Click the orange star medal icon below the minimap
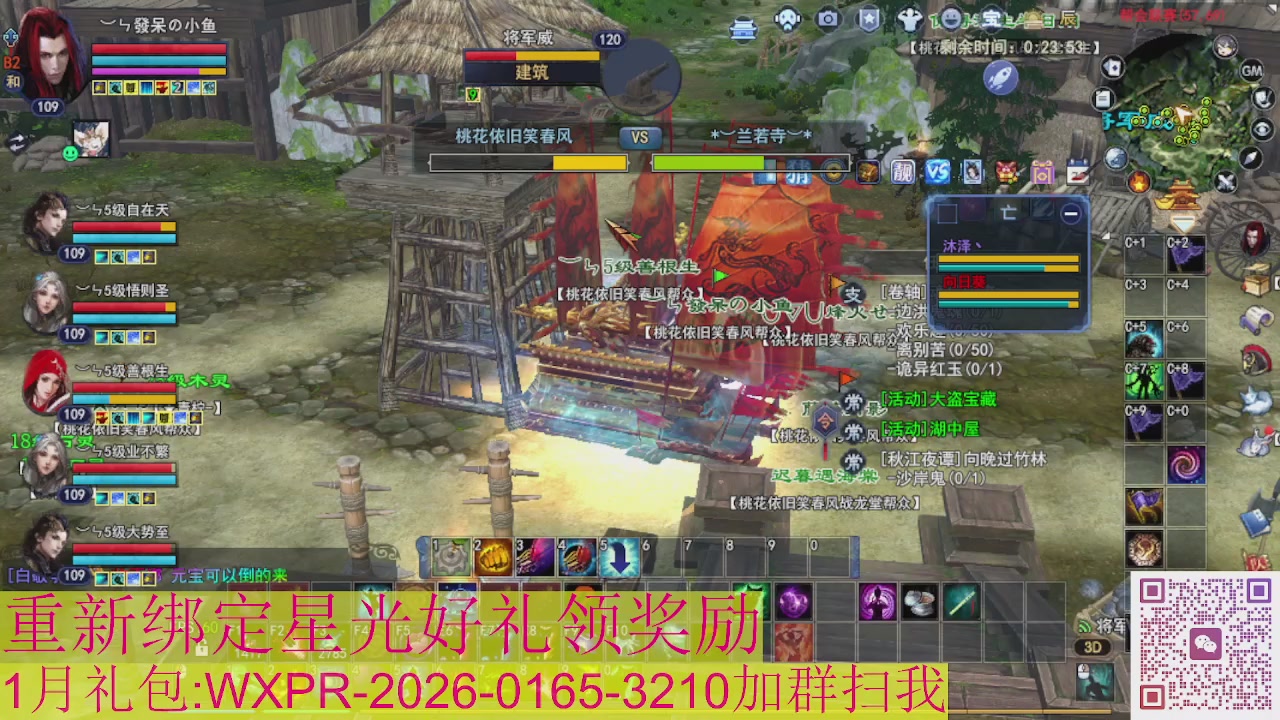The width and height of the screenshot is (1280, 720). pyautogui.click(x=1140, y=183)
